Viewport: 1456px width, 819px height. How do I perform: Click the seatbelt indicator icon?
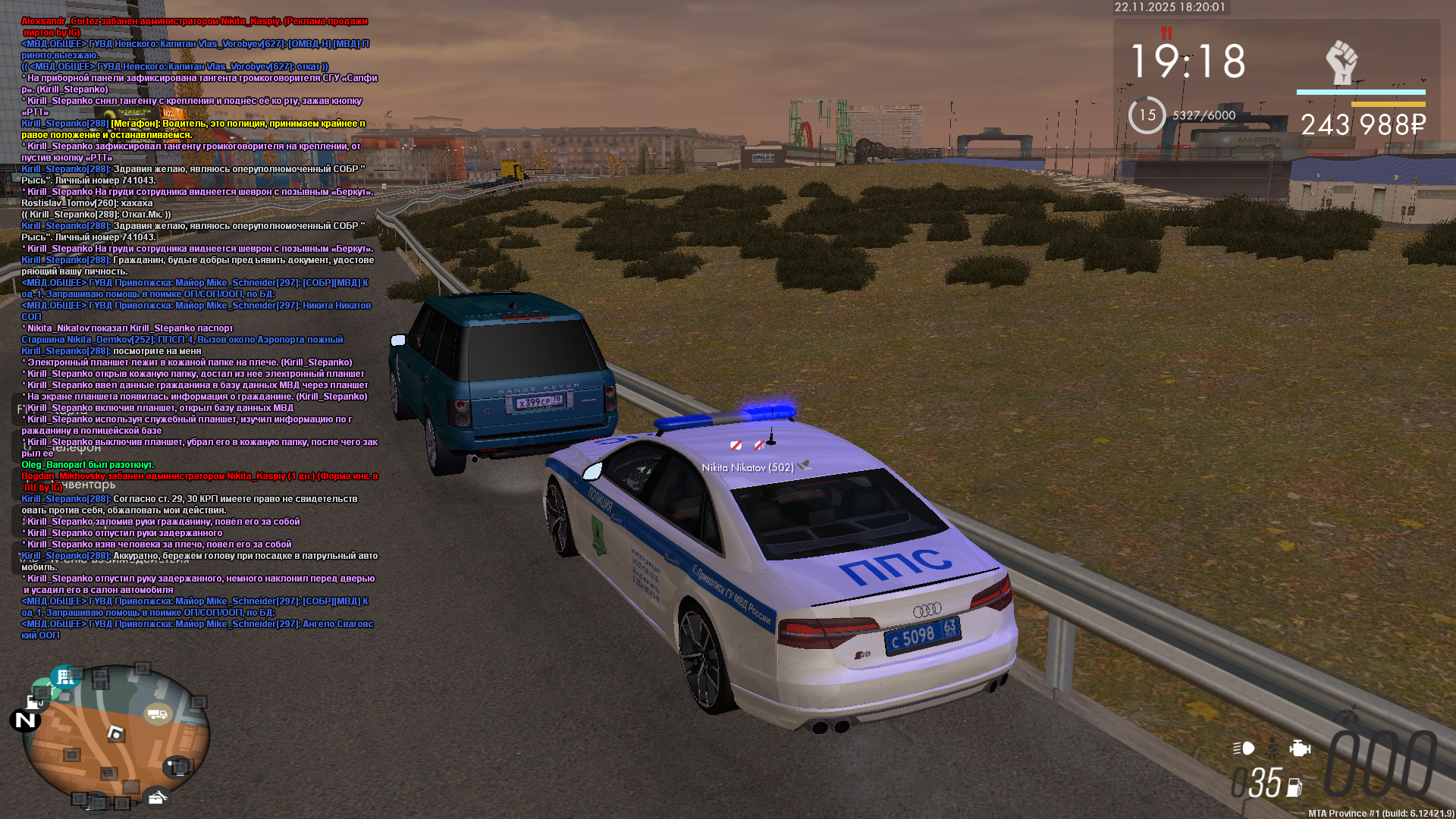(x=1272, y=748)
